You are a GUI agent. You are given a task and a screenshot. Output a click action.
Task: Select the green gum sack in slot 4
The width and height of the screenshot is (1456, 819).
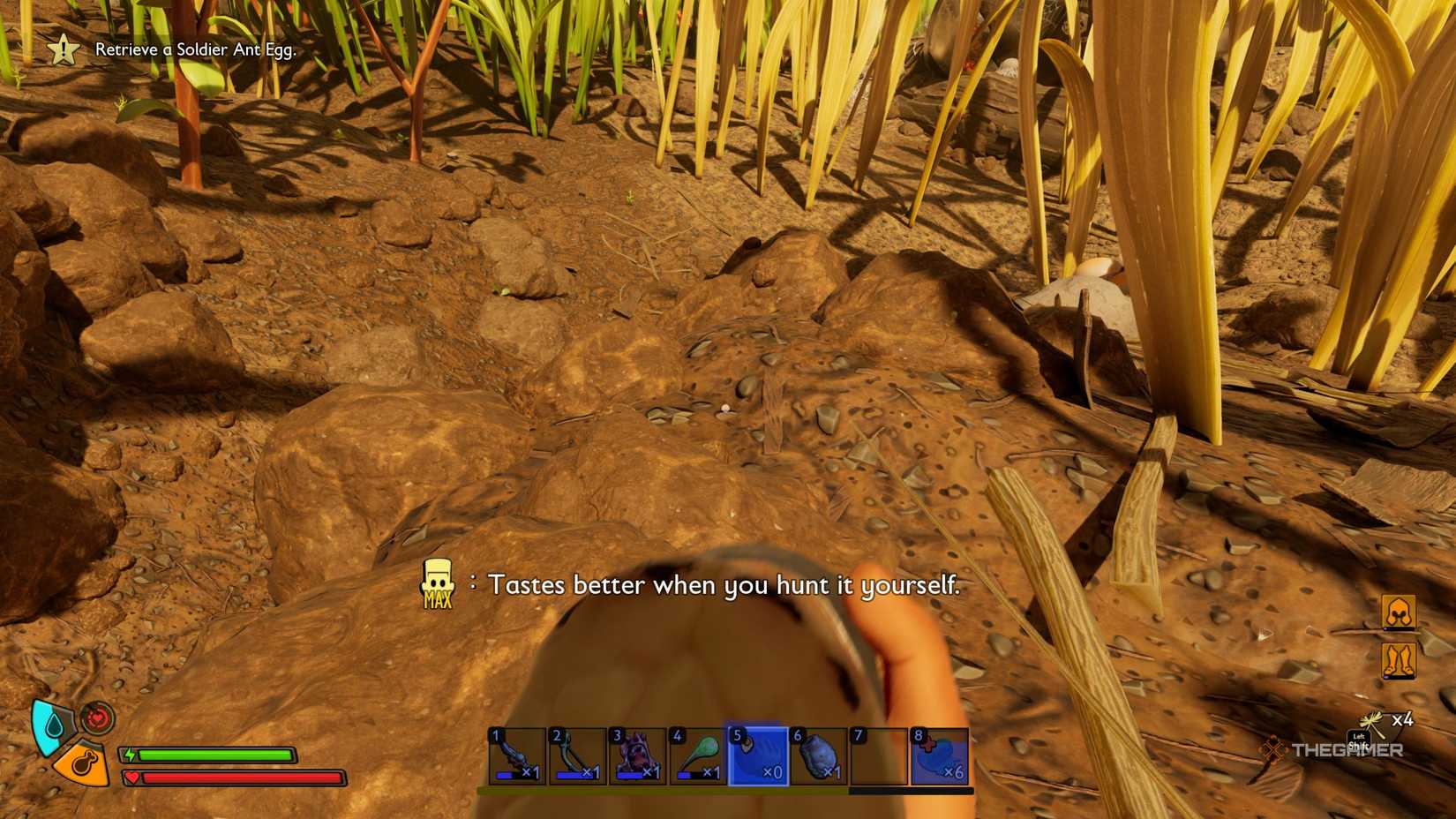[x=697, y=756]
